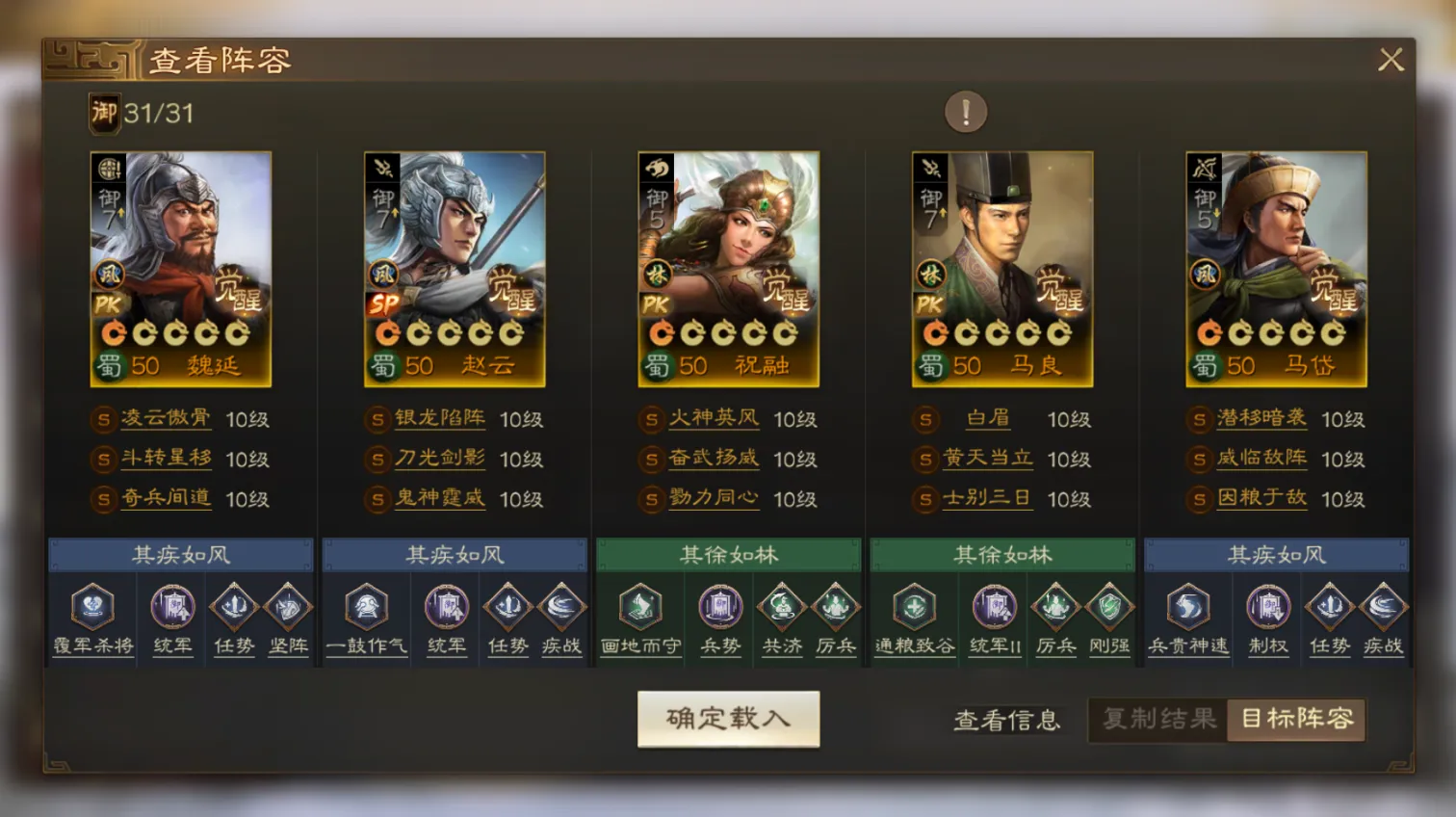The height and width of the screenshot is (817, 1456).
Task: Select the 制权 icon under 马岱
Action: (1267, 608)
